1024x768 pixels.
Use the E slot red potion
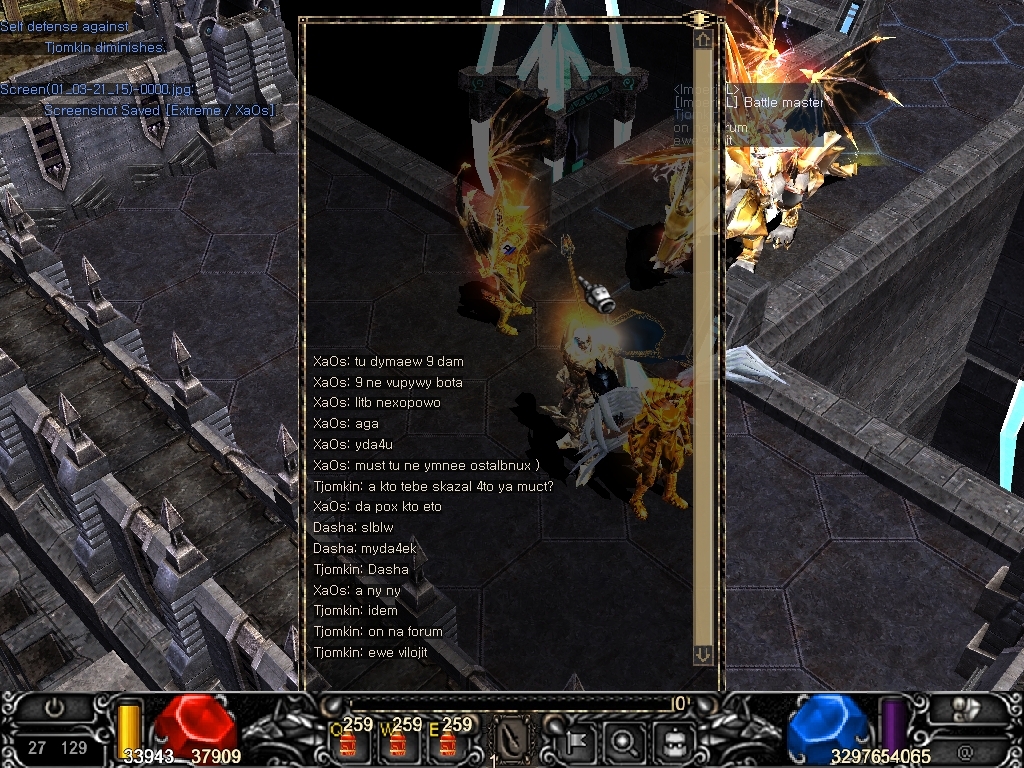447,744
